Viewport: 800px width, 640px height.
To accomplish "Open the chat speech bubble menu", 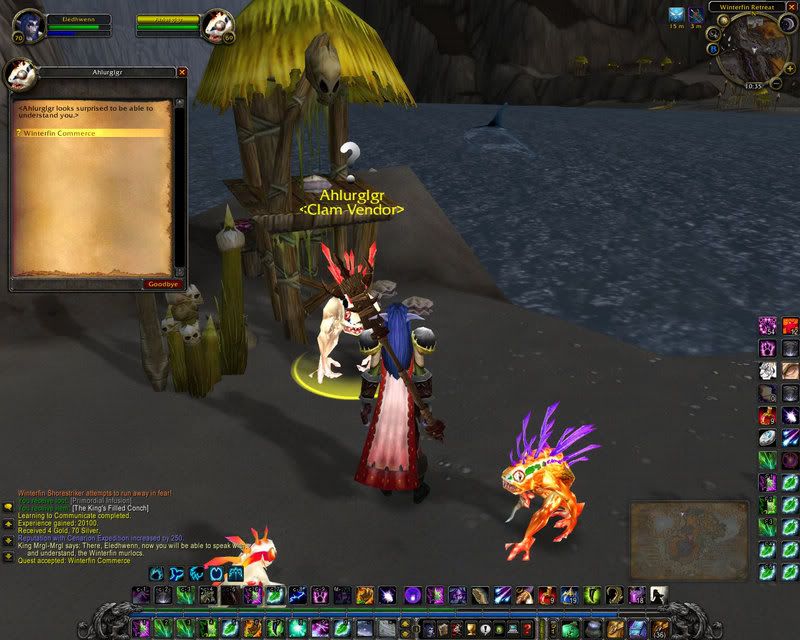I will pyautogui.click(x=8, y=508).
